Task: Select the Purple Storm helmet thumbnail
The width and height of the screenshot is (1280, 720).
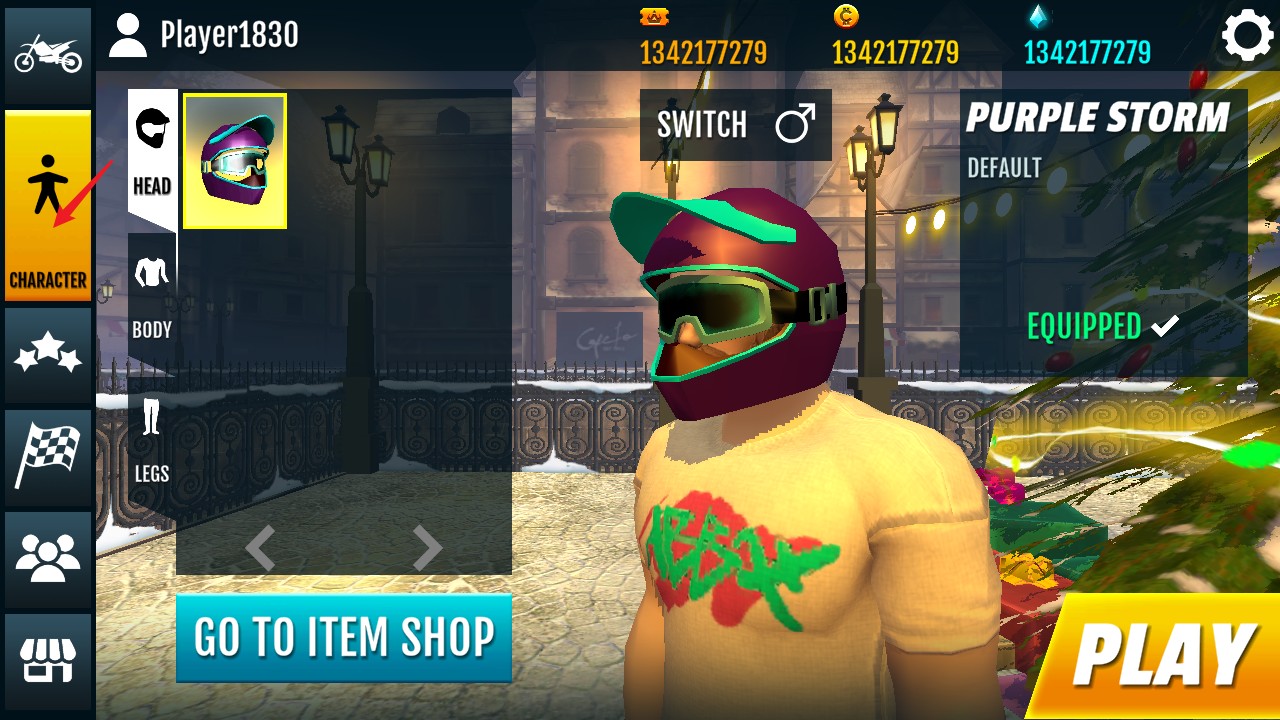Action: coord(235,161)
